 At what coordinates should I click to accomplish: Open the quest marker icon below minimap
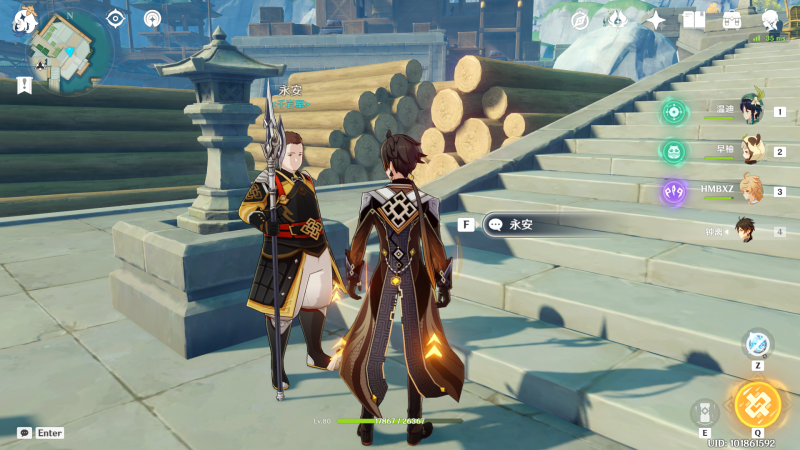click(25, 86)
